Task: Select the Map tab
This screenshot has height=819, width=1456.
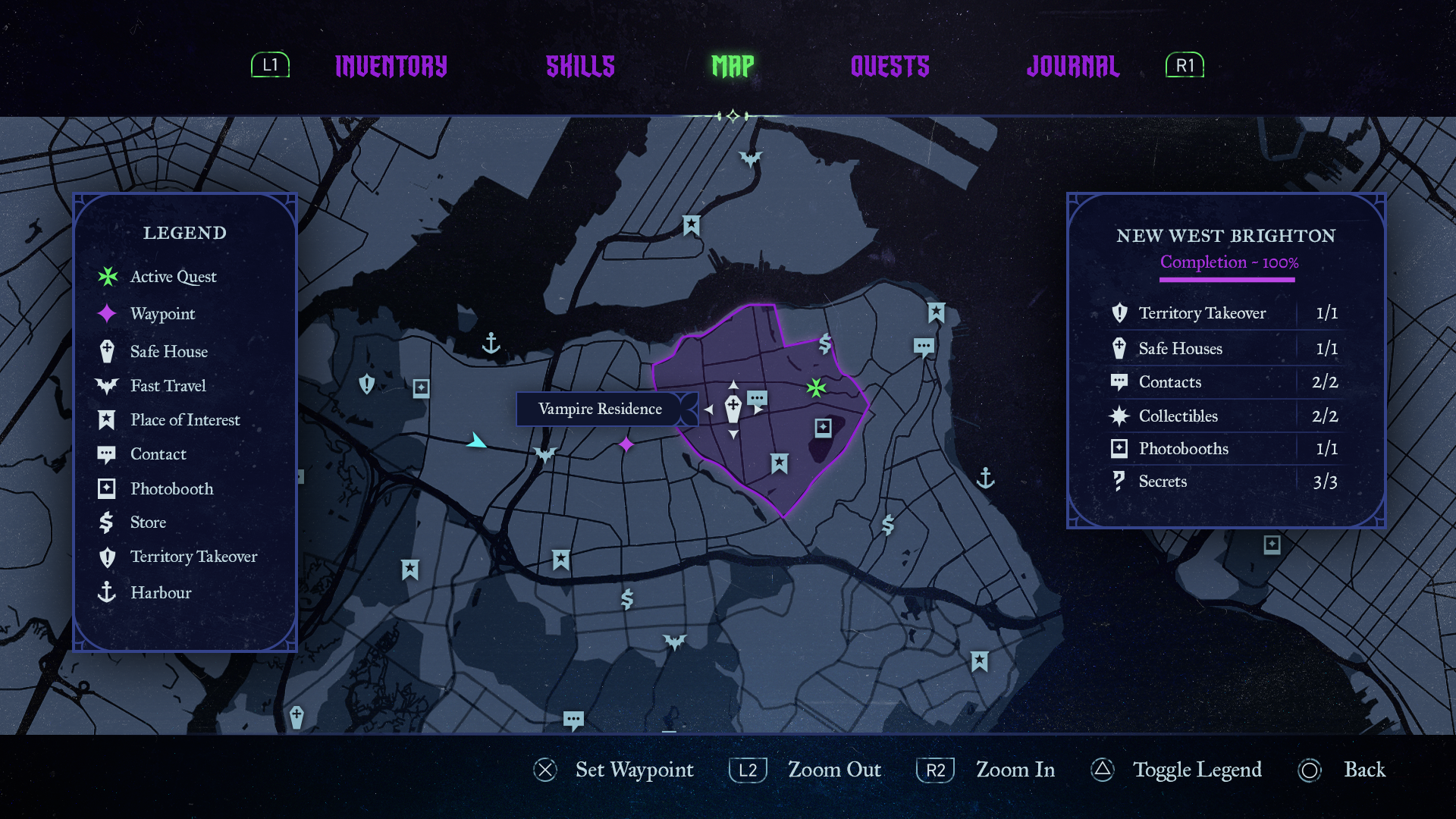Action: point(733,67)
